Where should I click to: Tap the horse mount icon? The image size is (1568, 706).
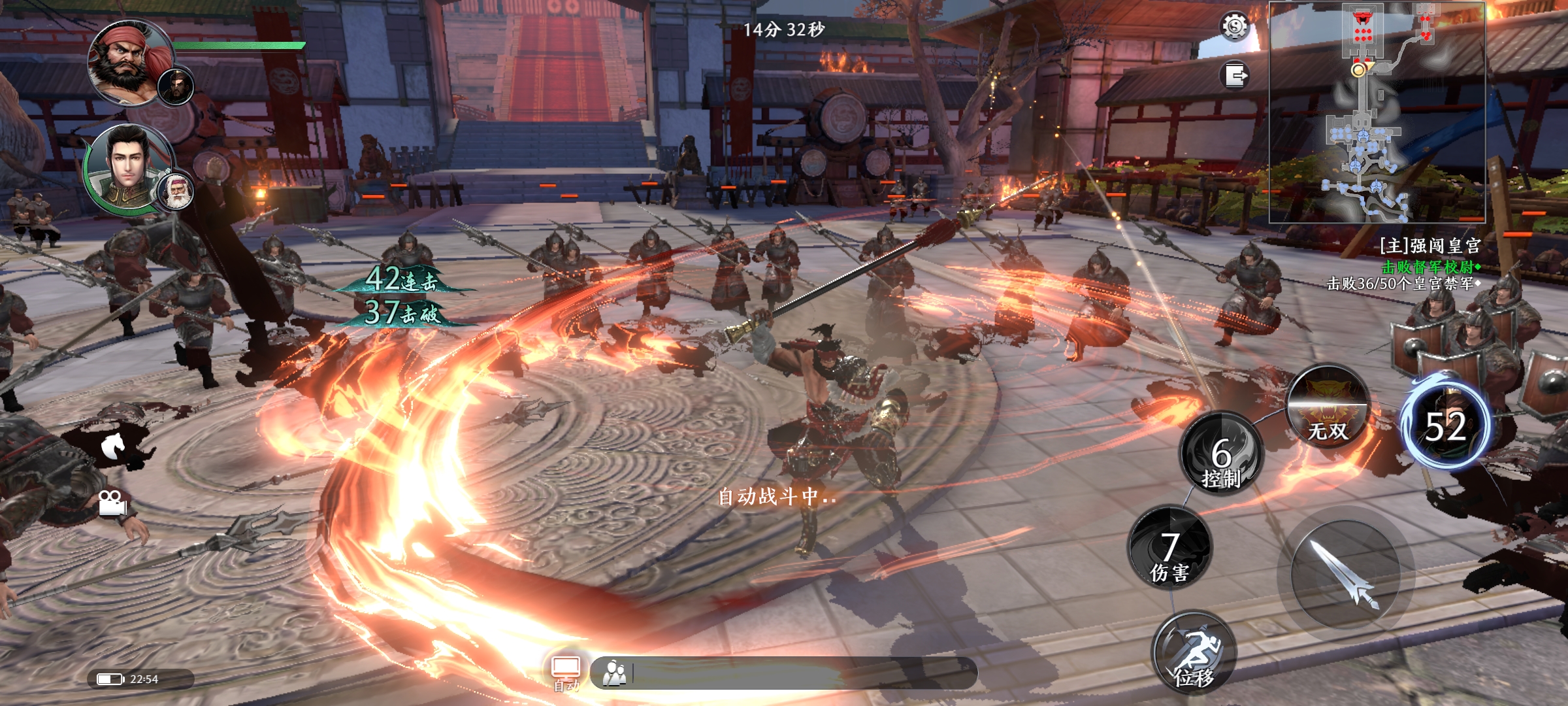pos(112,446)
